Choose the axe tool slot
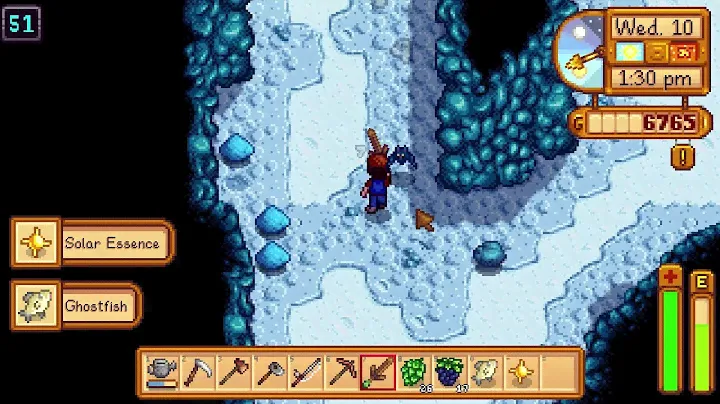The height and width of the screenshot is (404, 720). (233, 371)
